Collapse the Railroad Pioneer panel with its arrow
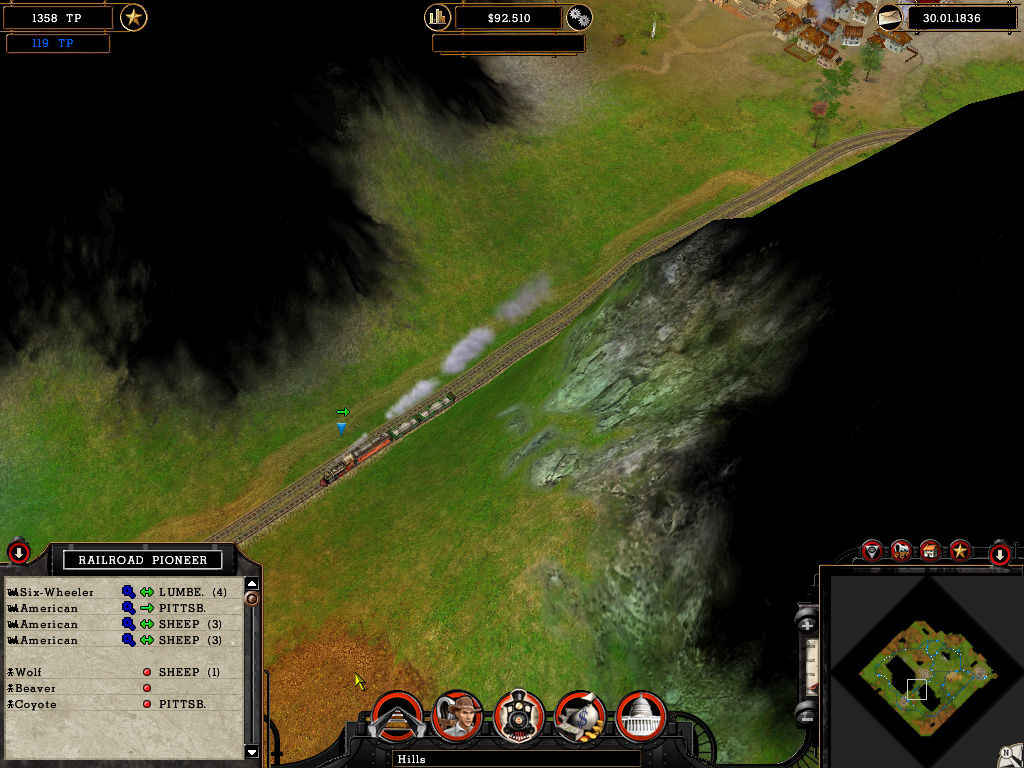This screenshot has height=768, width=1024. [x=19, y=551]
